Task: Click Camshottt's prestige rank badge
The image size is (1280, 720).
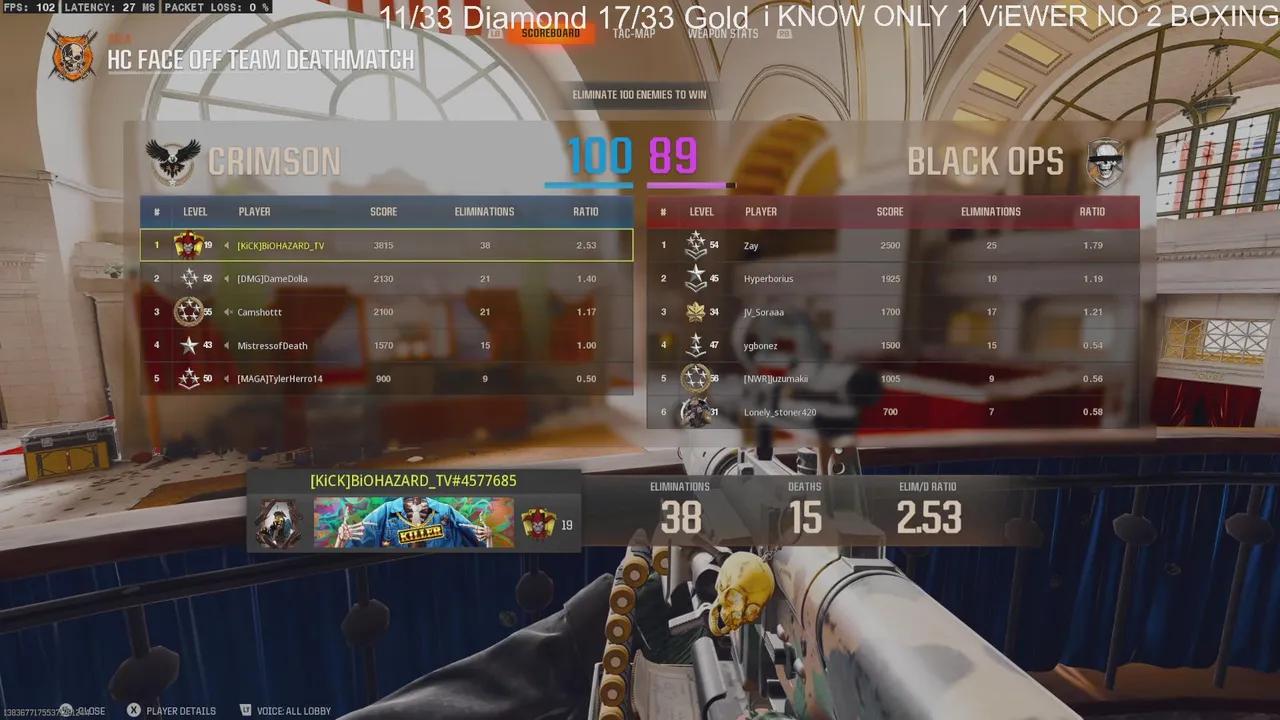Action: coord(189,311)
